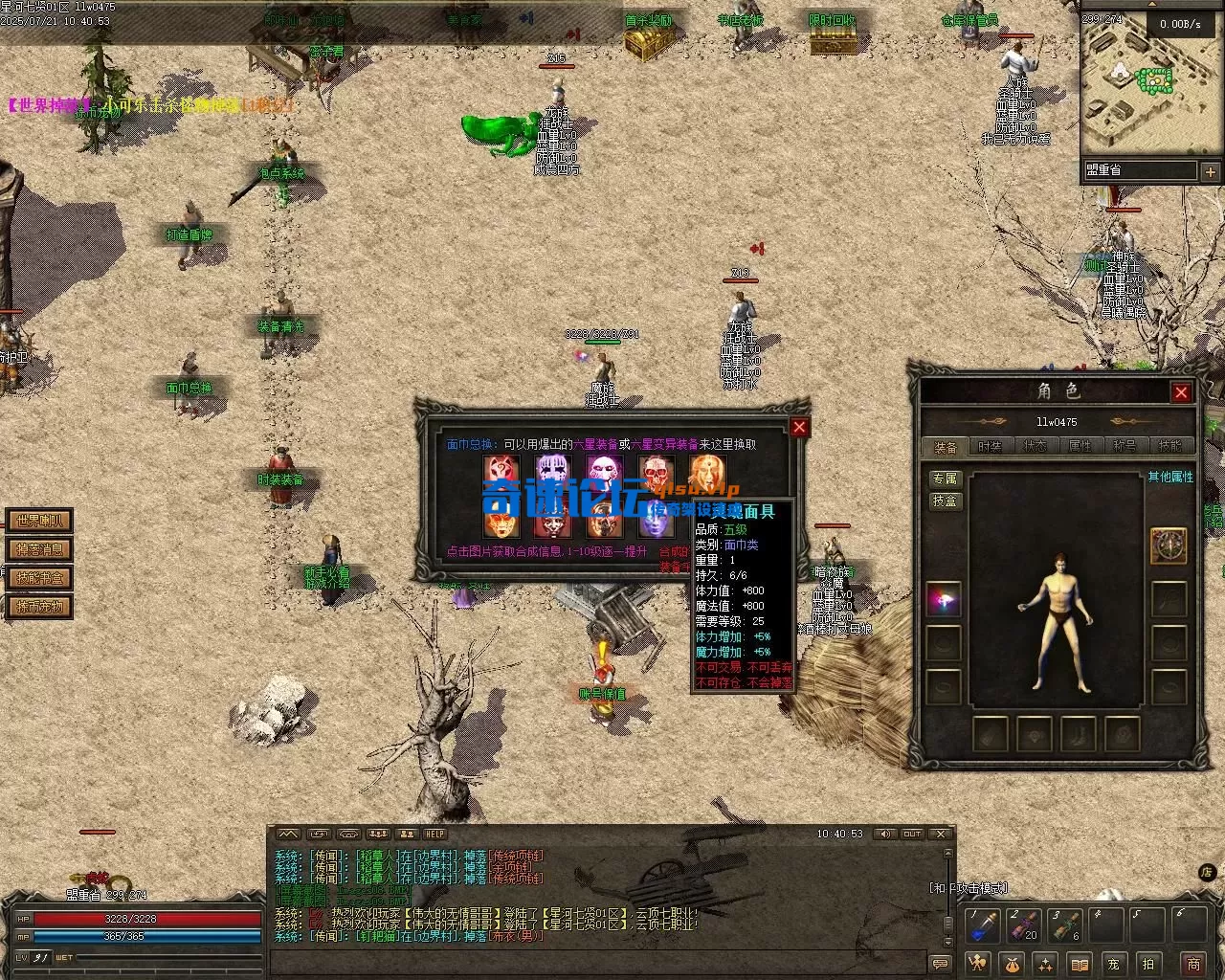This screenshot has width=1225, height=980.
Task: Open the 技盒 button
Action: click(945, 501)
